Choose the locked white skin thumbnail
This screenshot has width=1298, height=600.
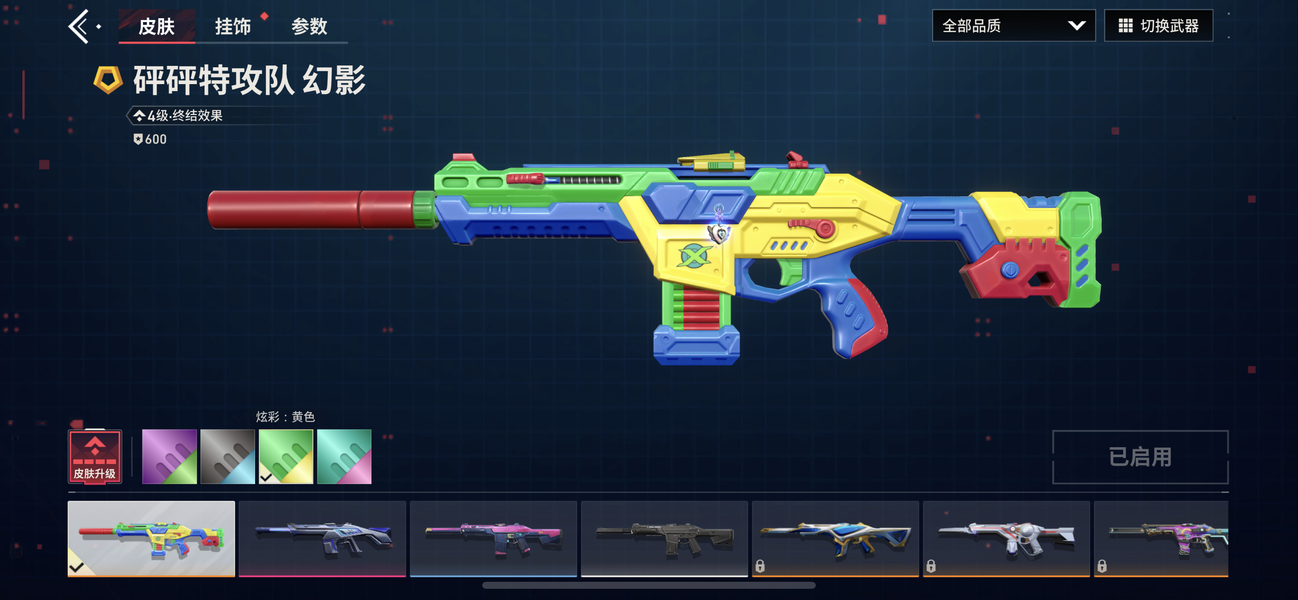(x=1006, y=538)
